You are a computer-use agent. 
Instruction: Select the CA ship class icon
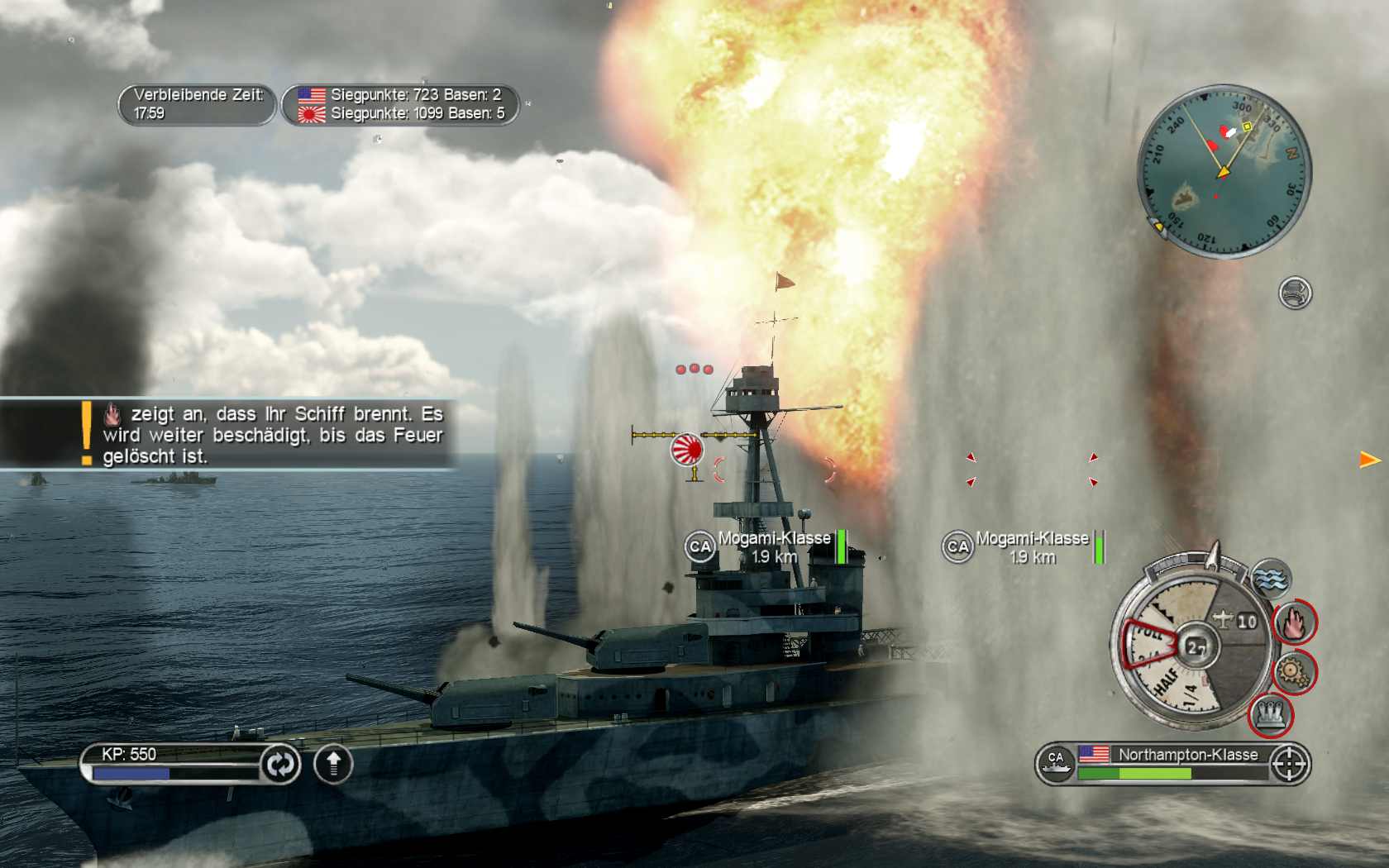pos(1057,763)
